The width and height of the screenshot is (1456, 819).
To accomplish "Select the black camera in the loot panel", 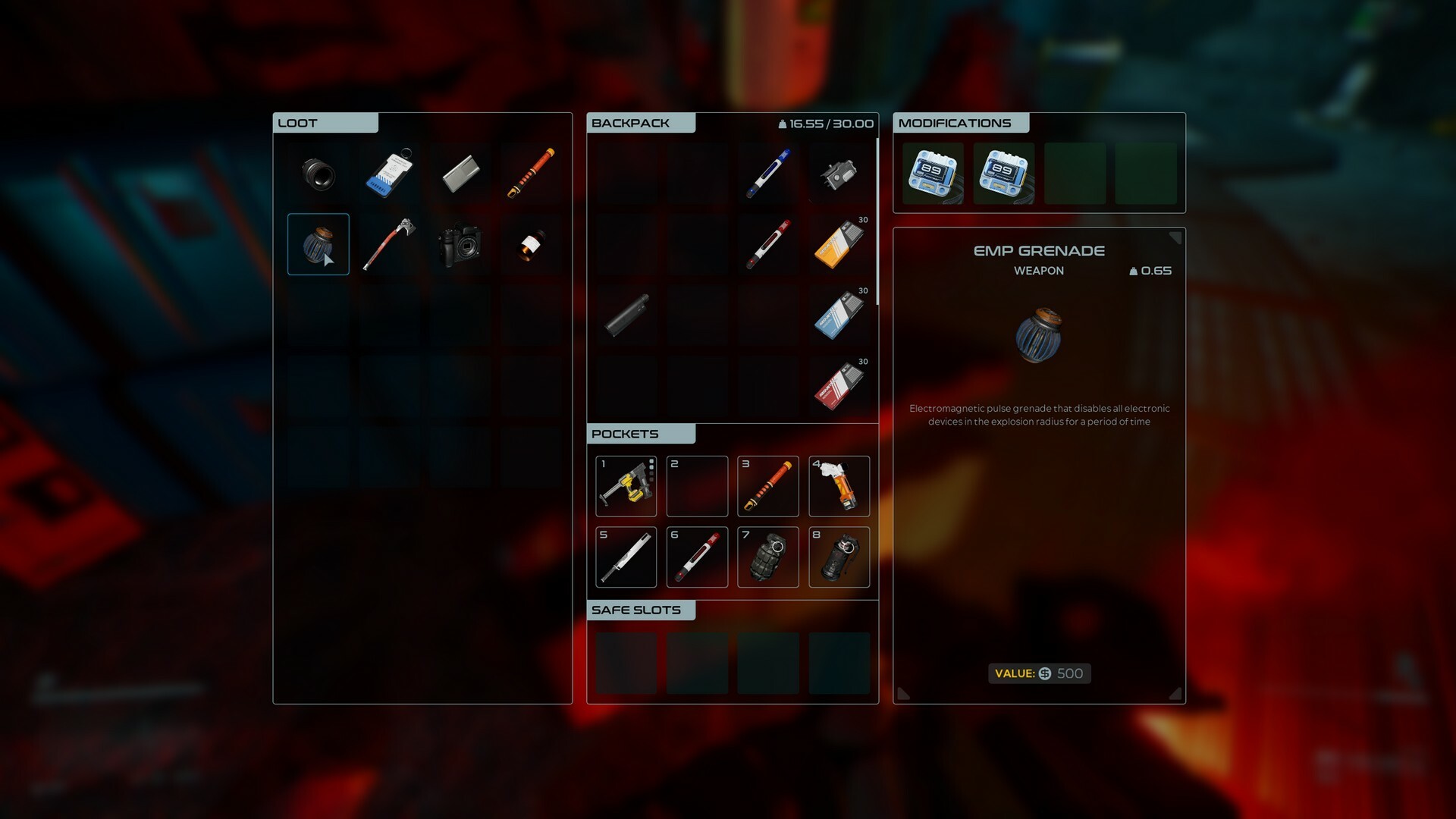I will click(x=460, y=244).
